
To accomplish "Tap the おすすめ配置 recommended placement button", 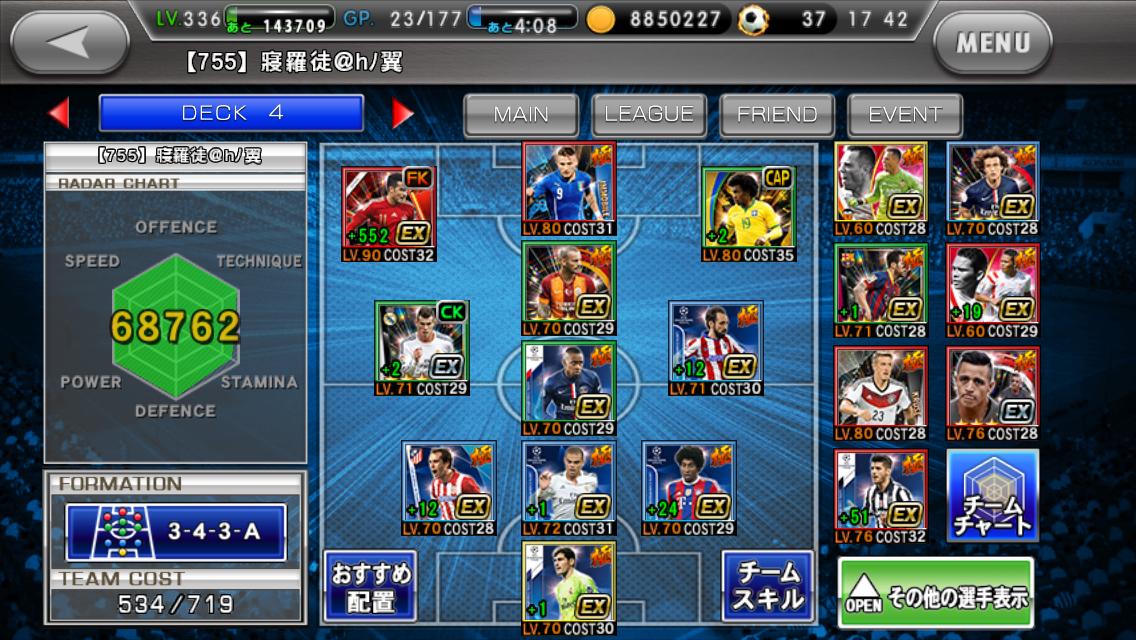I will [x=368, y=587].
